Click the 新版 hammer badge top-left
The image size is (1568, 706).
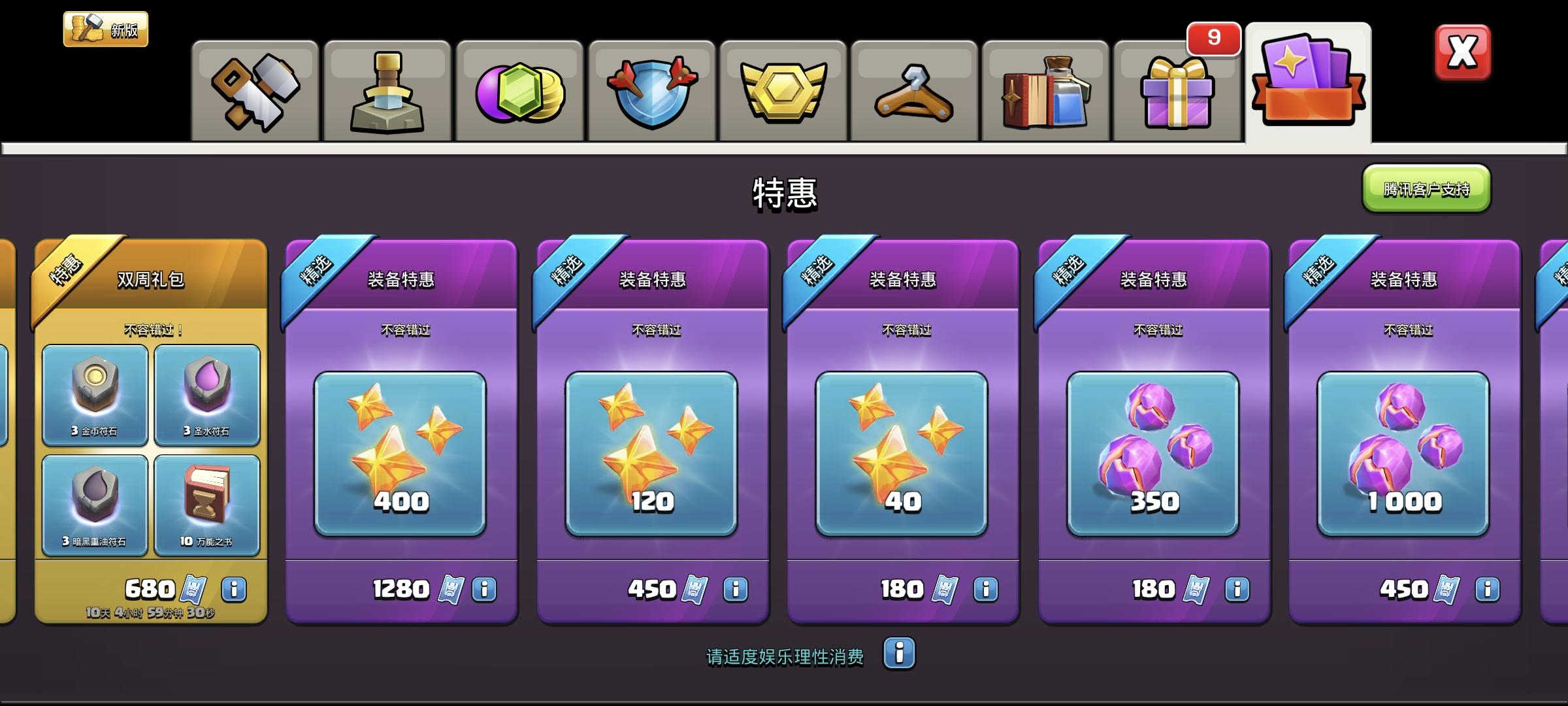point(106,28)
